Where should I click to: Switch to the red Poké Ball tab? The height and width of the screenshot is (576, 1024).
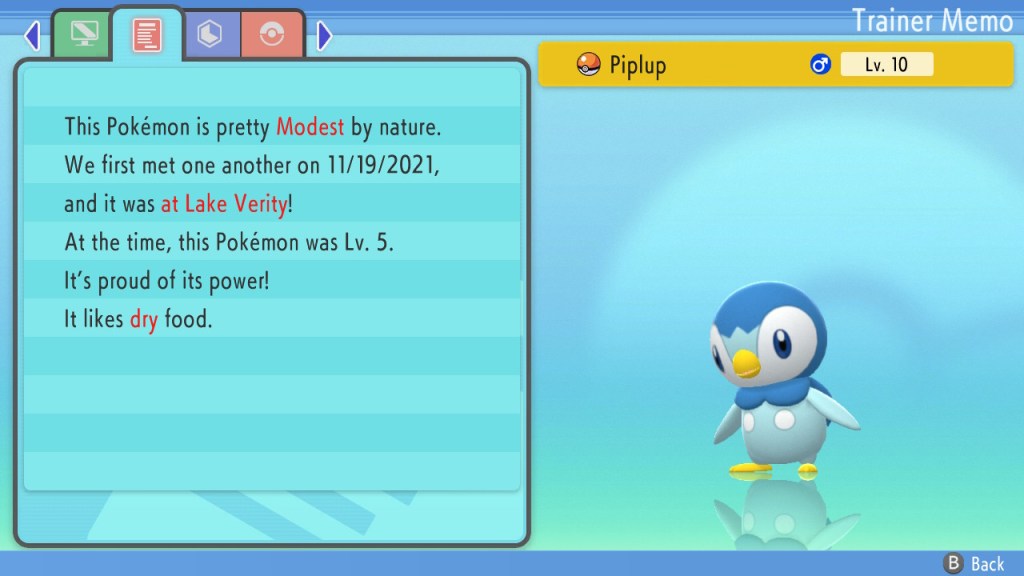click(271, 36)
